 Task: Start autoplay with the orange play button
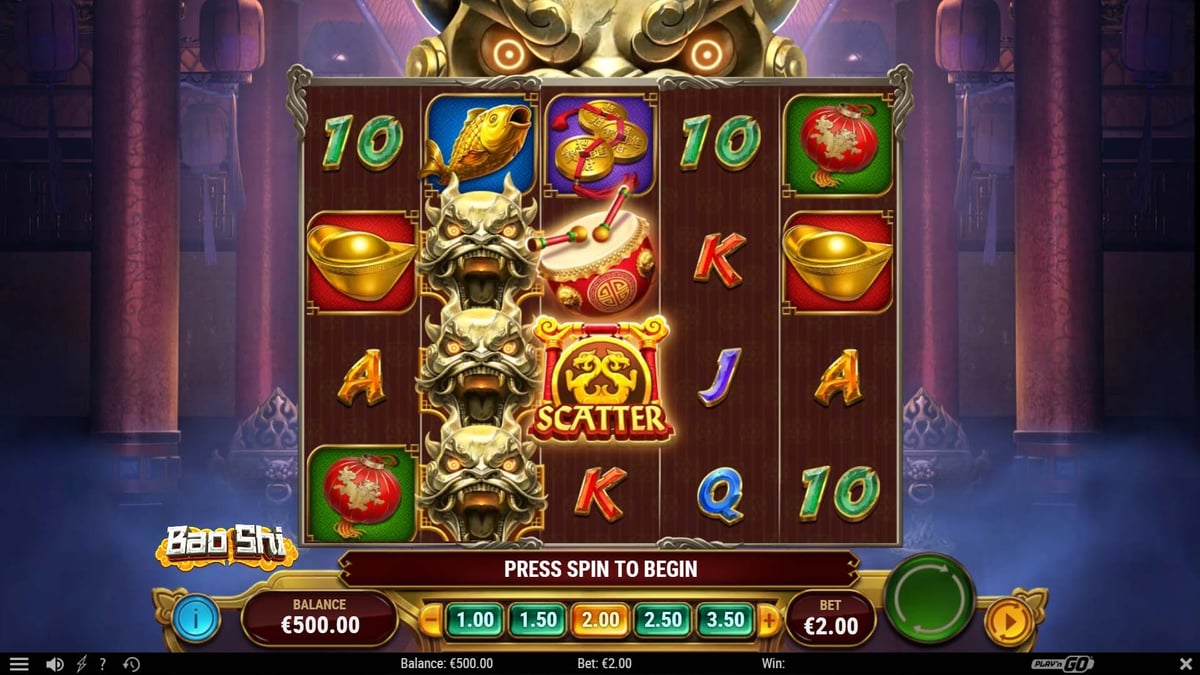1008,622
